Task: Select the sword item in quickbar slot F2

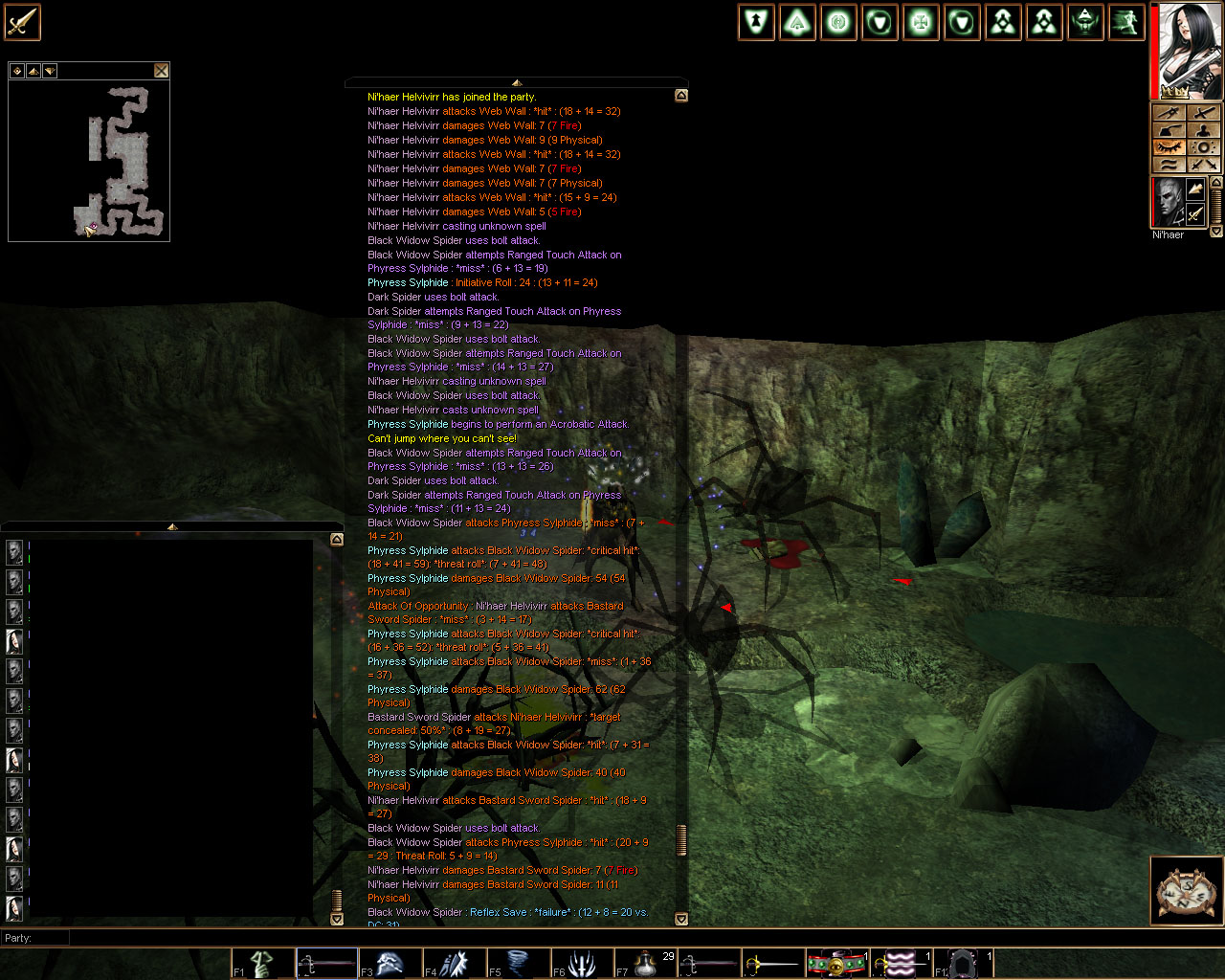Action: coord(325,962)
